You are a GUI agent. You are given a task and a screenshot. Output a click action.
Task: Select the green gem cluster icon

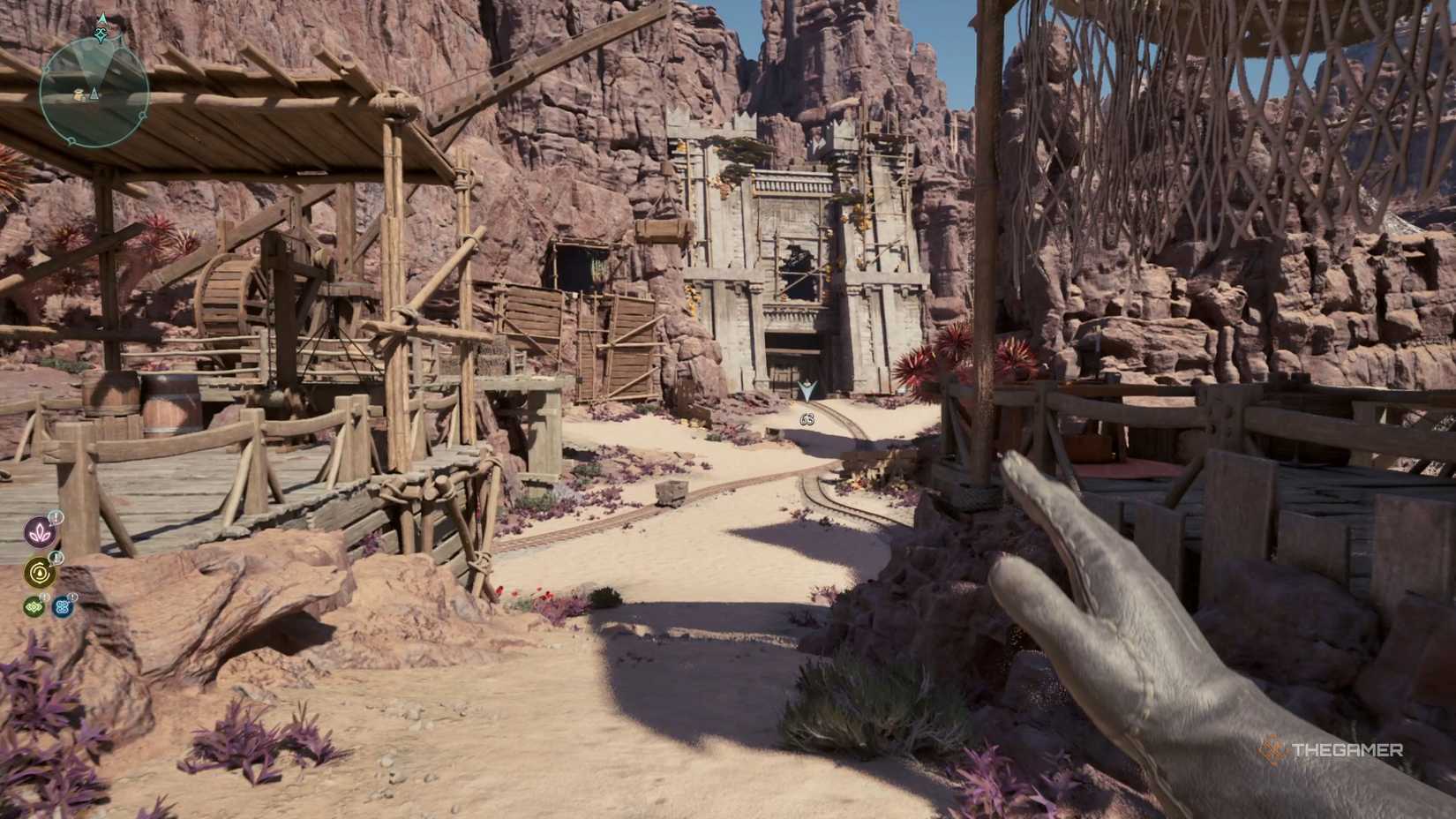(x=34, y=606)
